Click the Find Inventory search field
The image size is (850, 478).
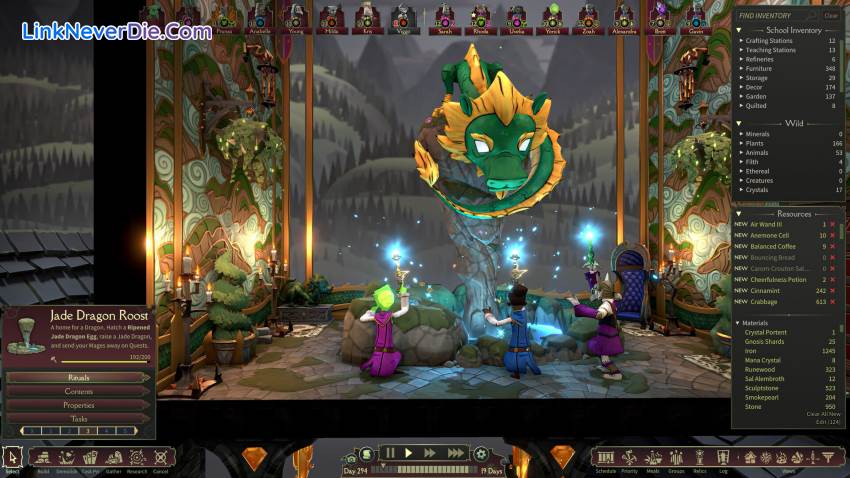[x=776, y=15]
